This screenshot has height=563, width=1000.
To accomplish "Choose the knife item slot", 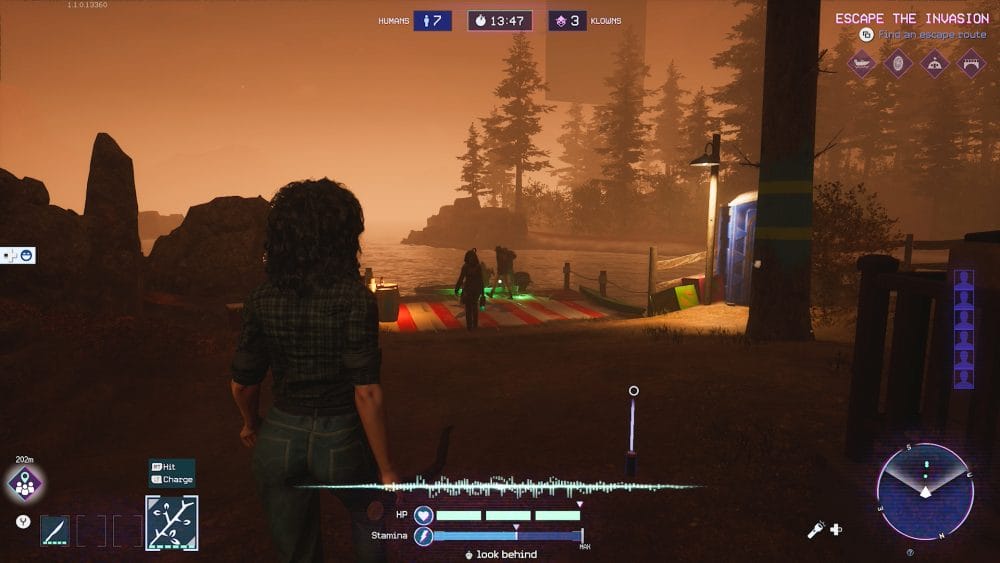I will [55, 530].
